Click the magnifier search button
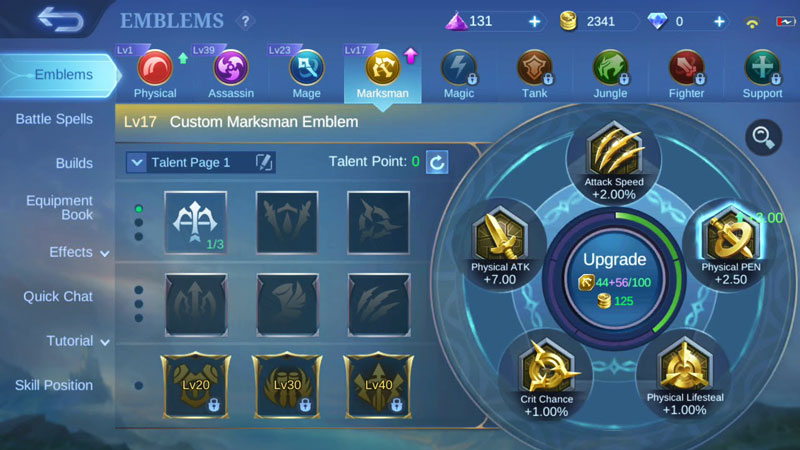The width and height of the screenshot is (800, 450). coord(764,137)
